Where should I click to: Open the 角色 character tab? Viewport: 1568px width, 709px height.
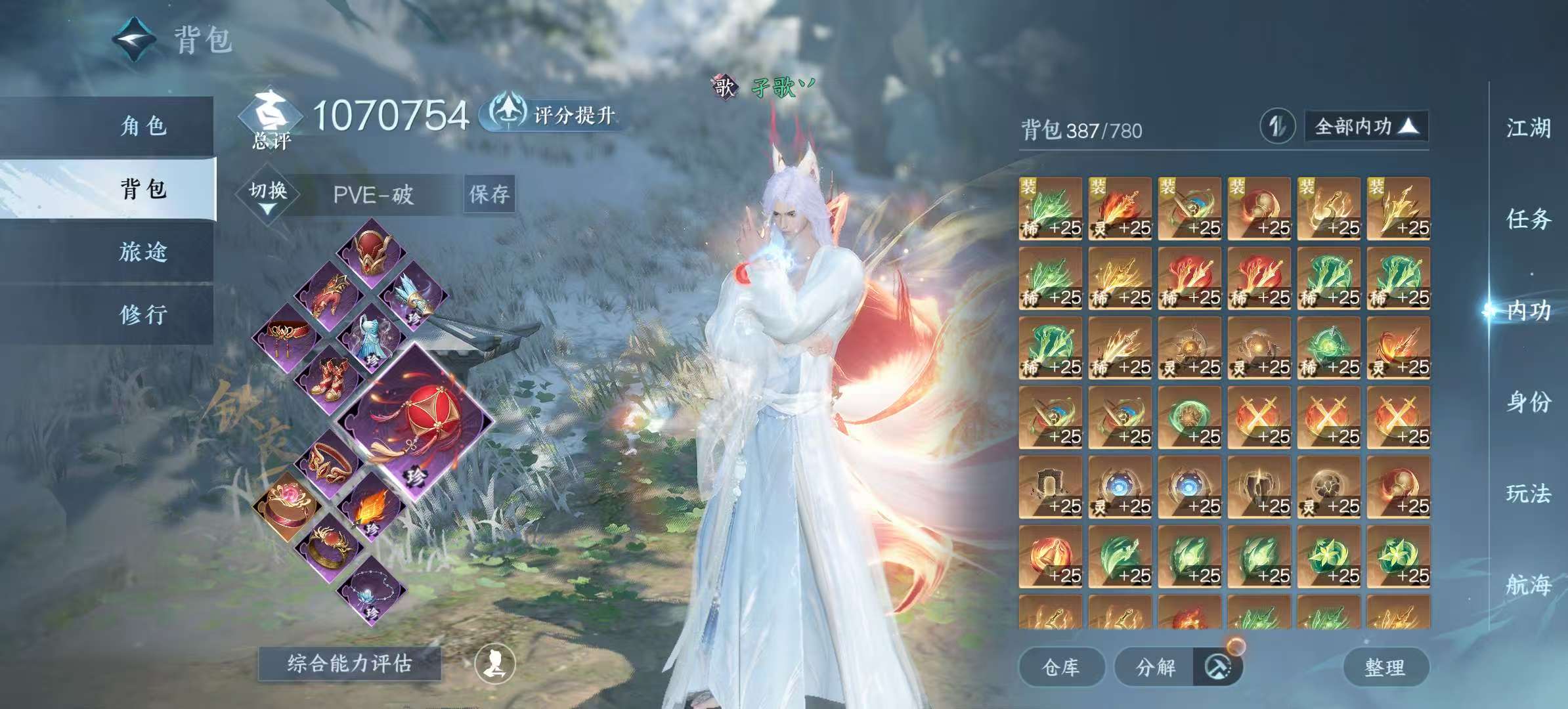tap(143, 125)
